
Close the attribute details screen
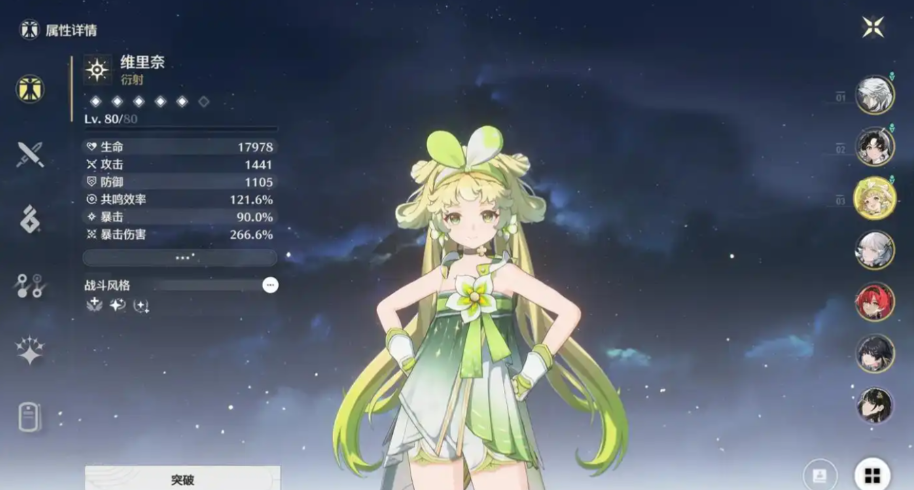(x=873, y=27)
